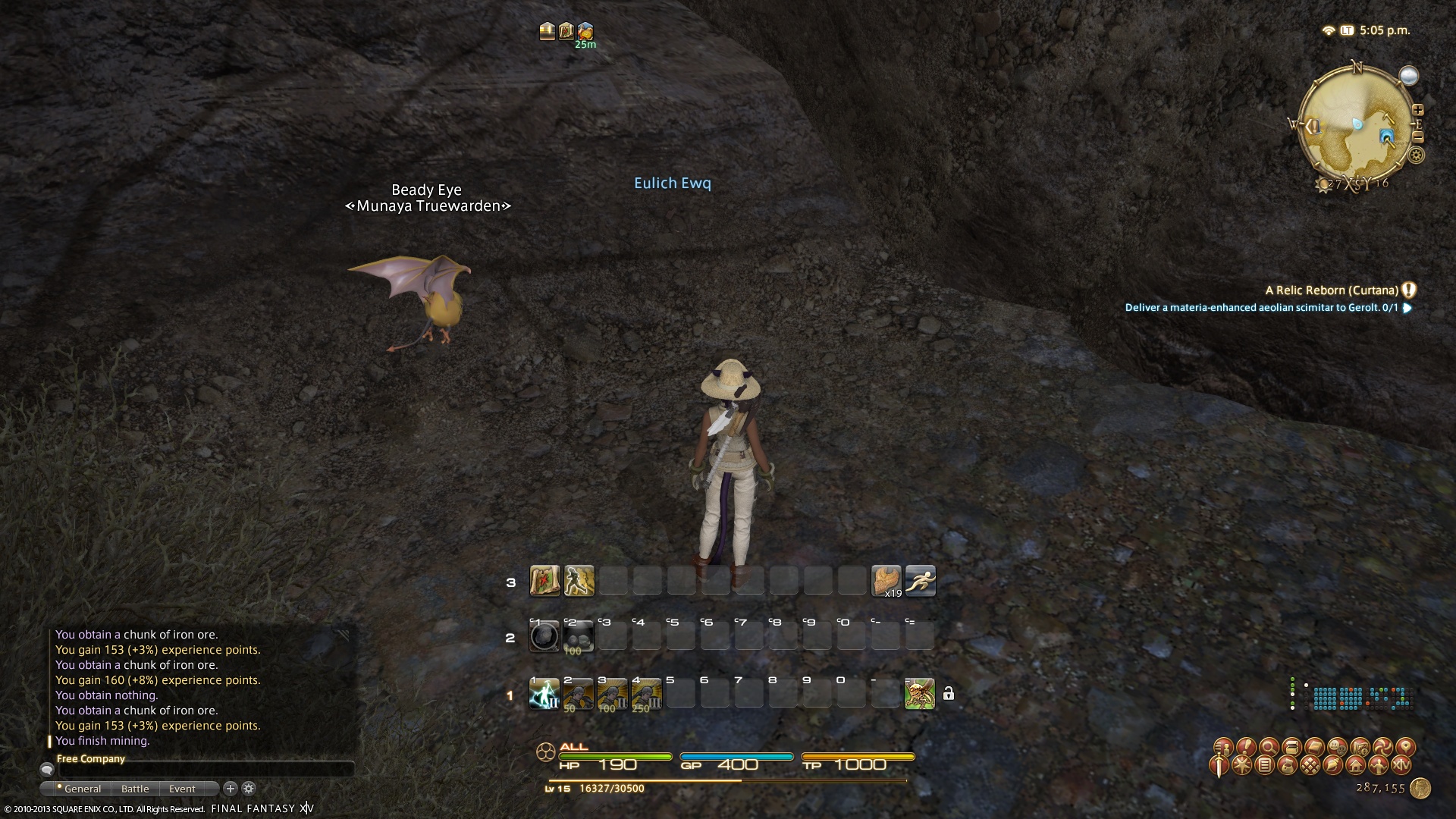Toggle the hotbar padlock

pyautogui.click(x=948, y=693)
